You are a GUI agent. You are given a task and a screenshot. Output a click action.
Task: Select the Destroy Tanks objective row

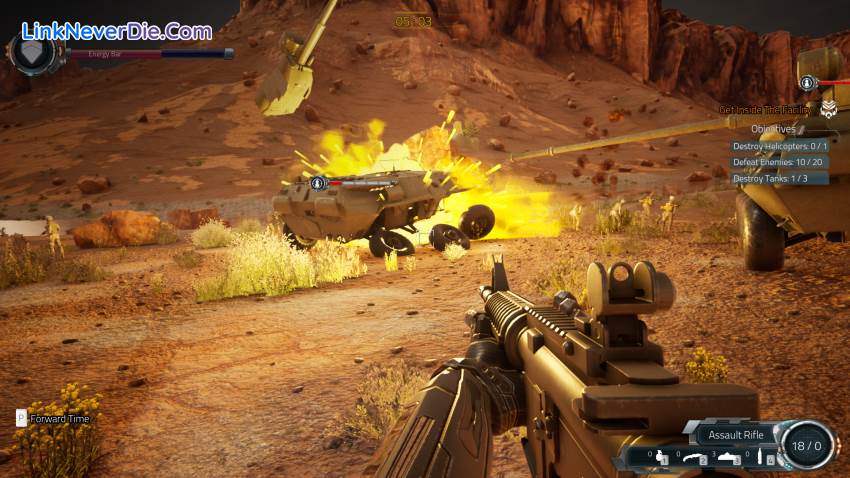(770, 178)
